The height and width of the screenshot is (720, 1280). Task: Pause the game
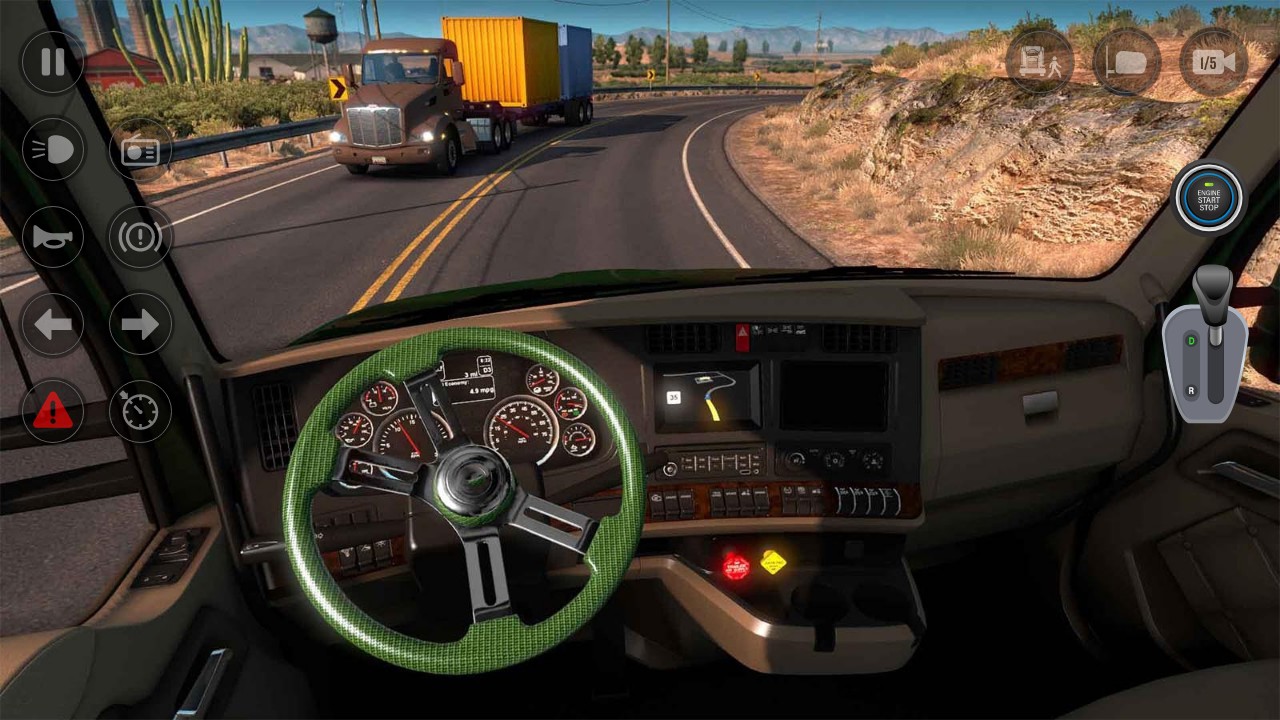(52, 62)
